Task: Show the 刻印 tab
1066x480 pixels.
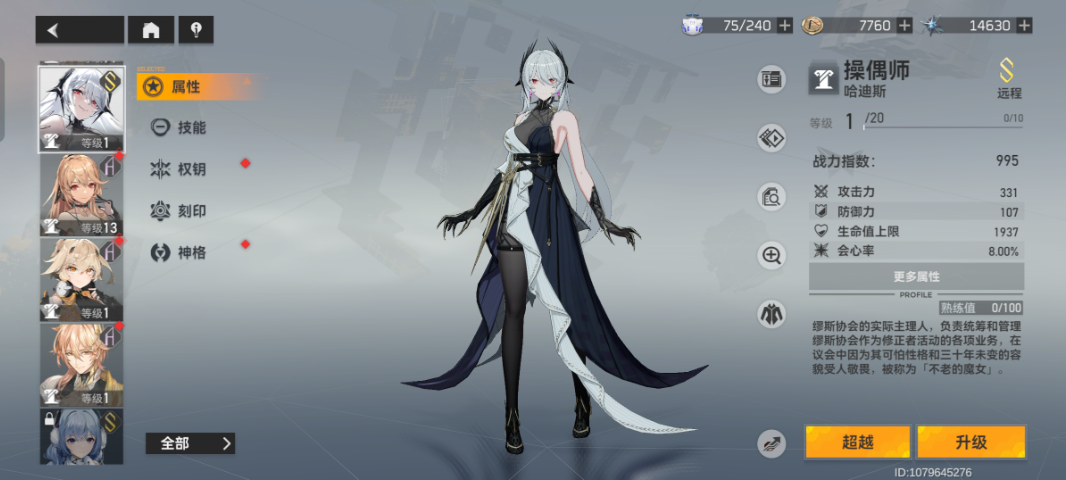Action: pos(190,211)
